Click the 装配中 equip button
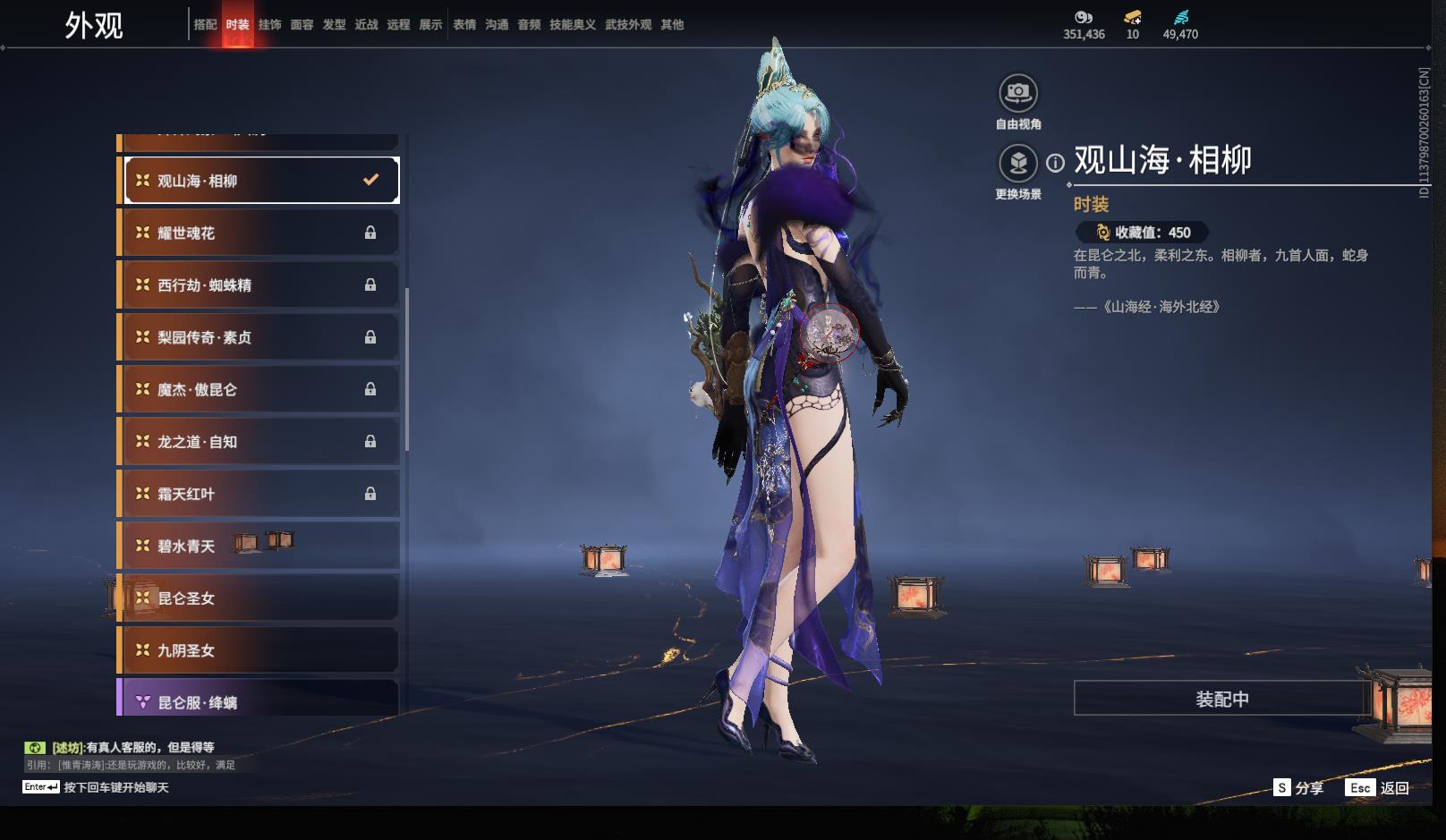This screenshot has width=1446, height=840. tap(1221, 699)
